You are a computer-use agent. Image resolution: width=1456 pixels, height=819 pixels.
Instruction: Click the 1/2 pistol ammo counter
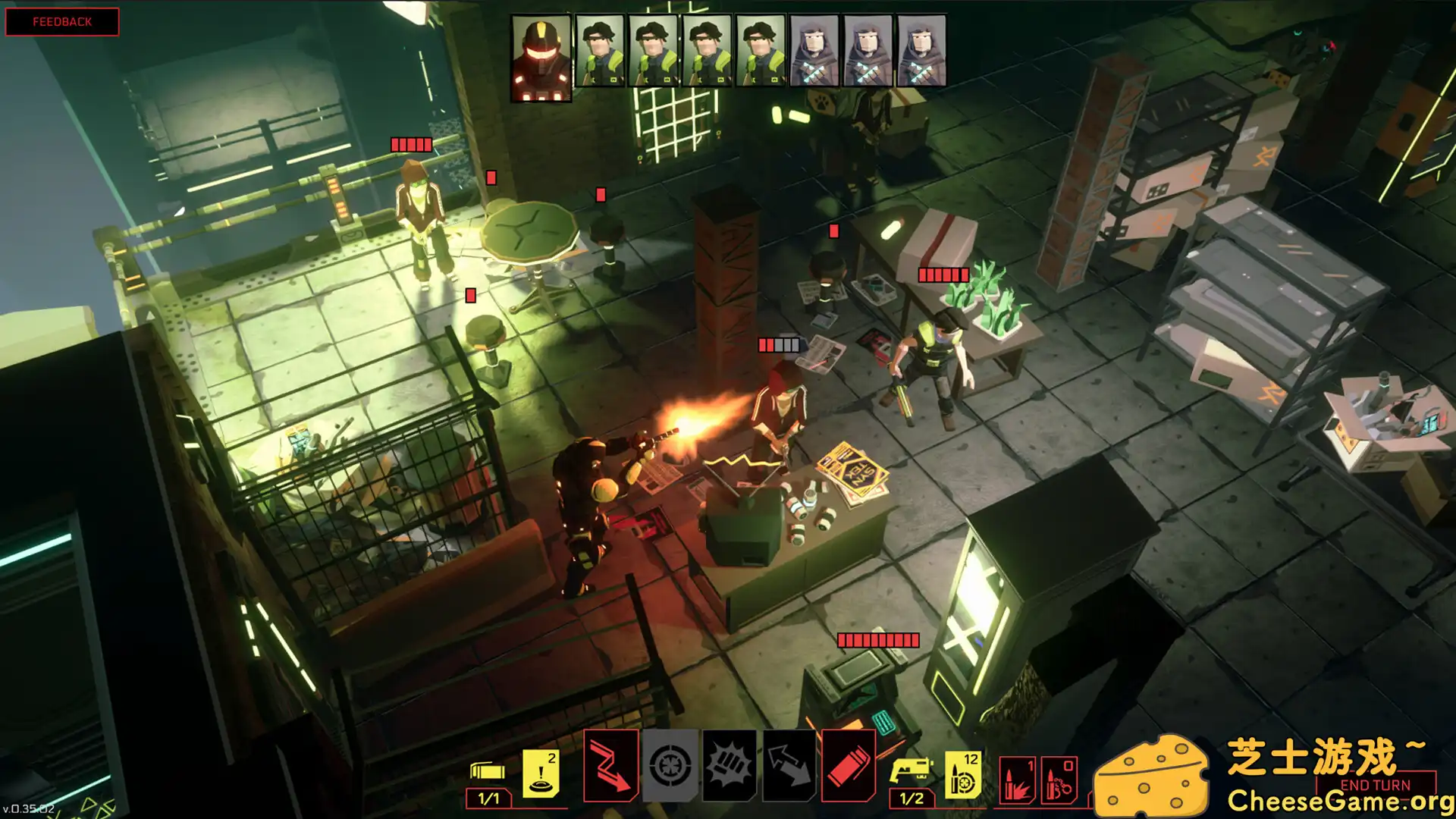(912, 799)
